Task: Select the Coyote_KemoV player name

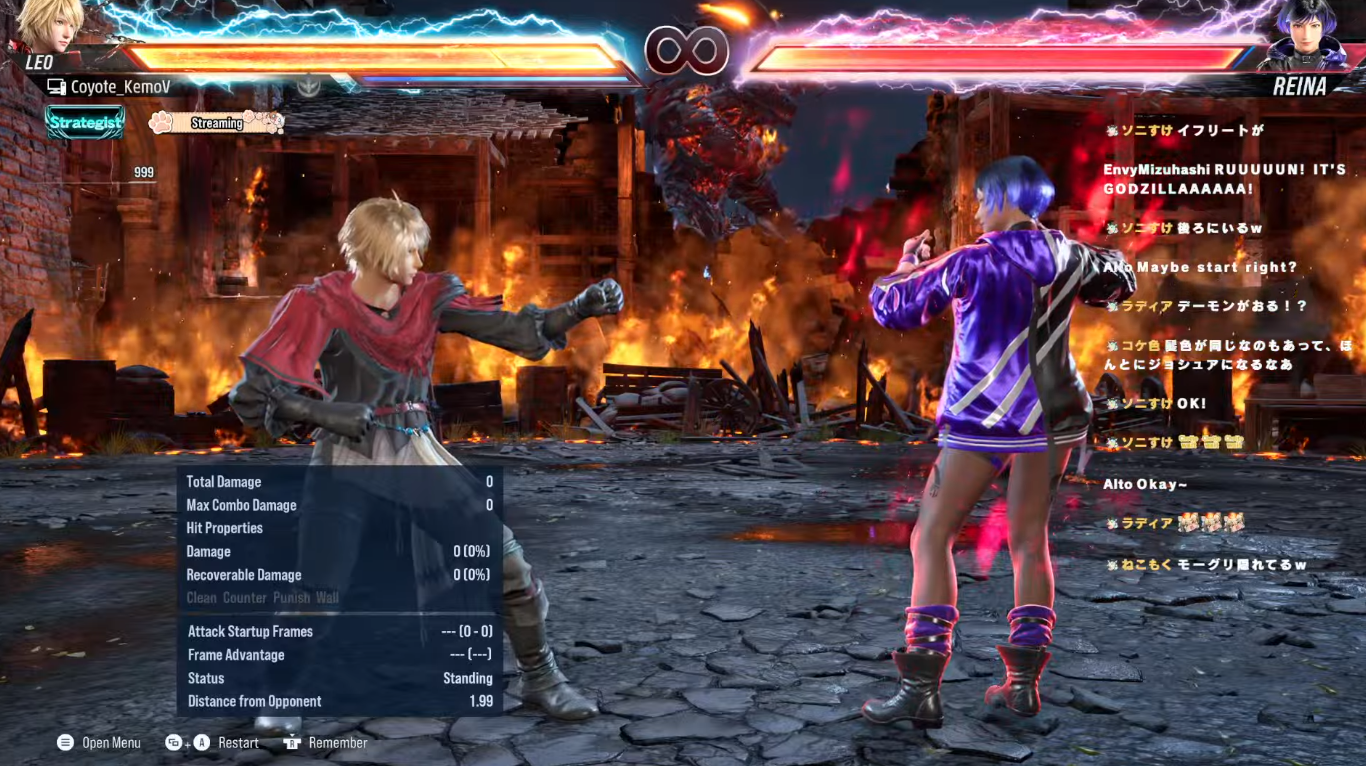Action: click(x=120, y=87)
